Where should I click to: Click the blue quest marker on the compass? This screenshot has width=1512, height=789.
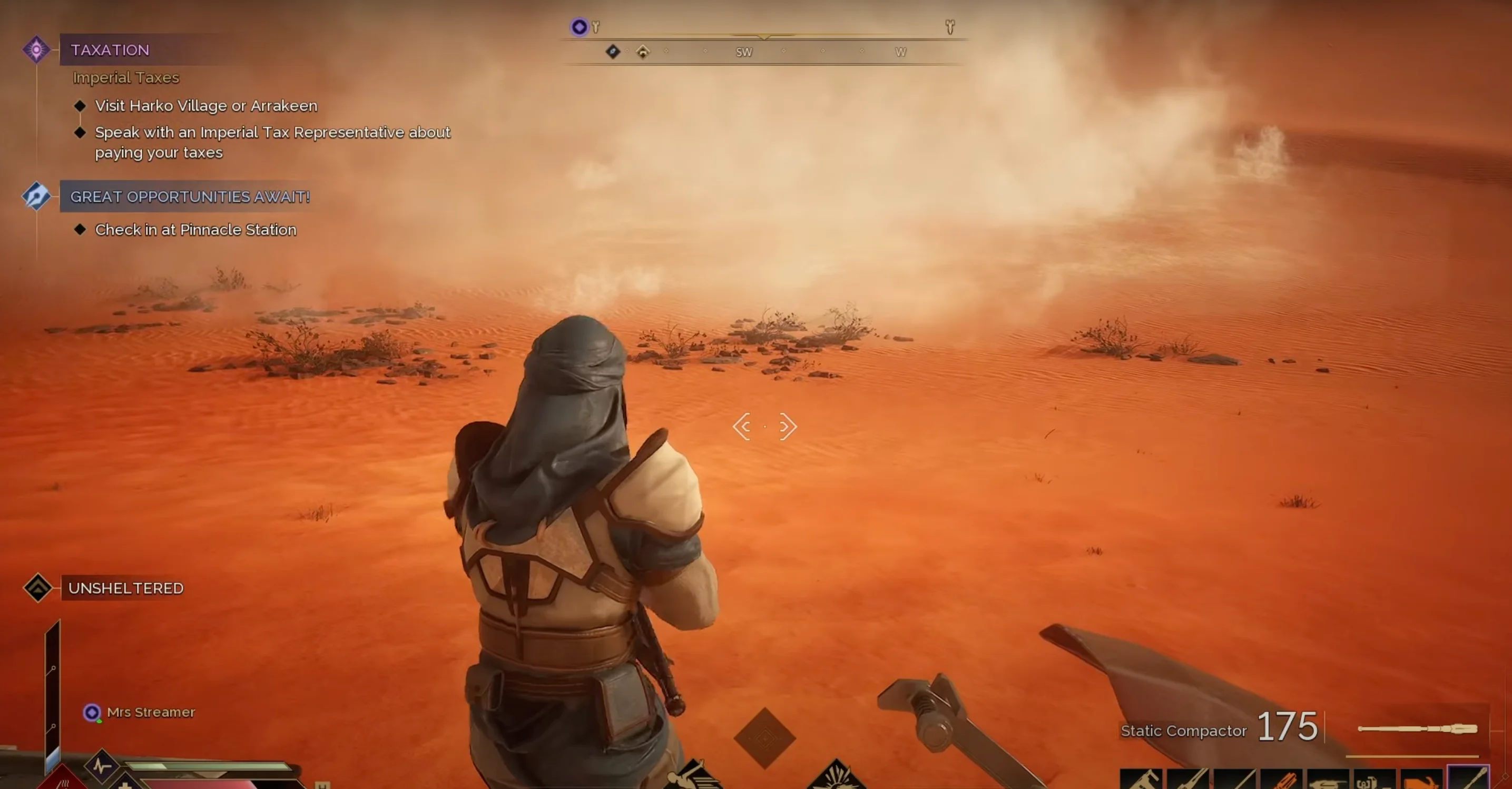613,52
